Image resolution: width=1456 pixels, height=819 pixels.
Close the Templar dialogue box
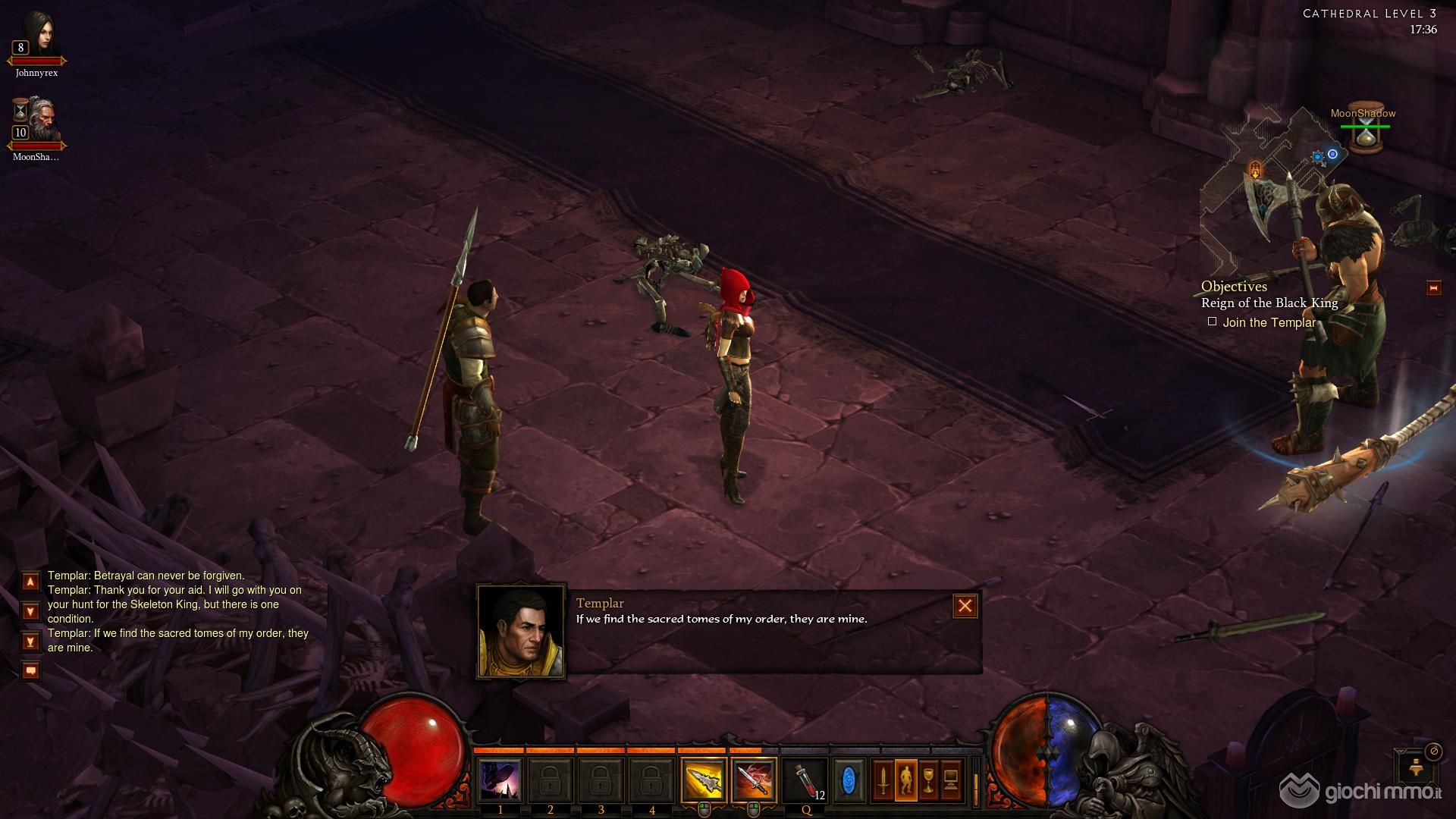965,606
